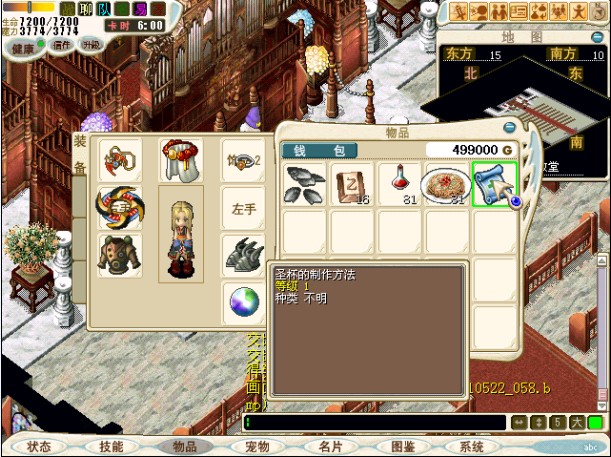This screenshot has height=457, width=611.
Task: Select the blue scroll recipe item
Action: [x=494, y=185]
